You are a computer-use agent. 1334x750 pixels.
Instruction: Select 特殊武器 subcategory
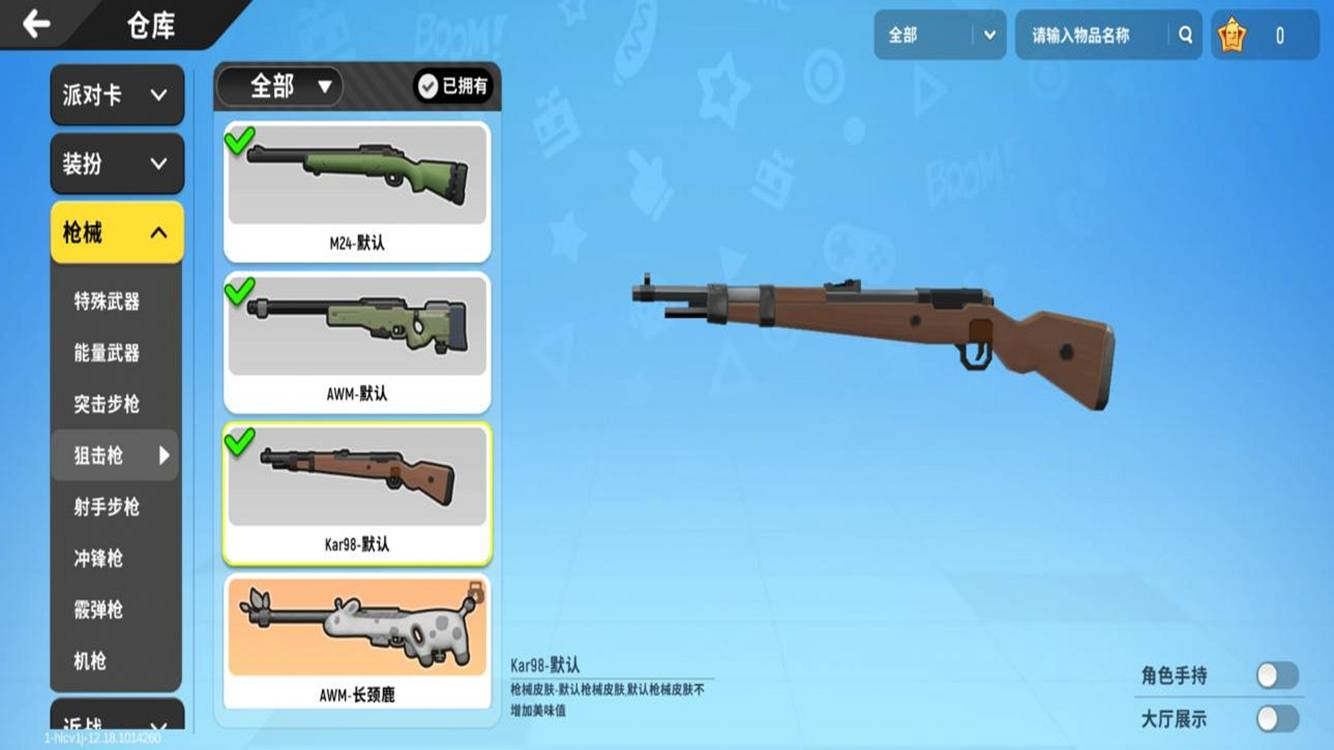coord(107,301)
